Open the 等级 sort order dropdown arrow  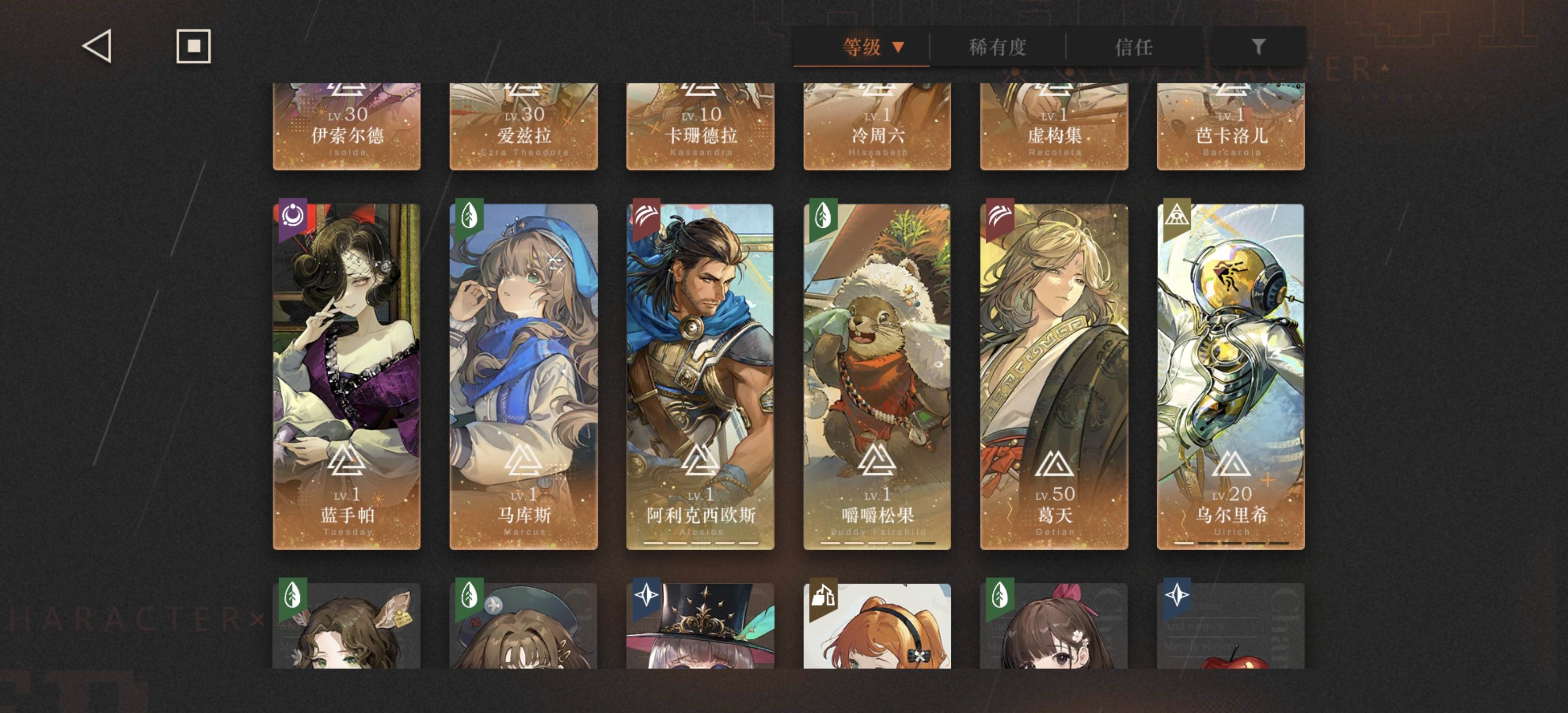899,47
